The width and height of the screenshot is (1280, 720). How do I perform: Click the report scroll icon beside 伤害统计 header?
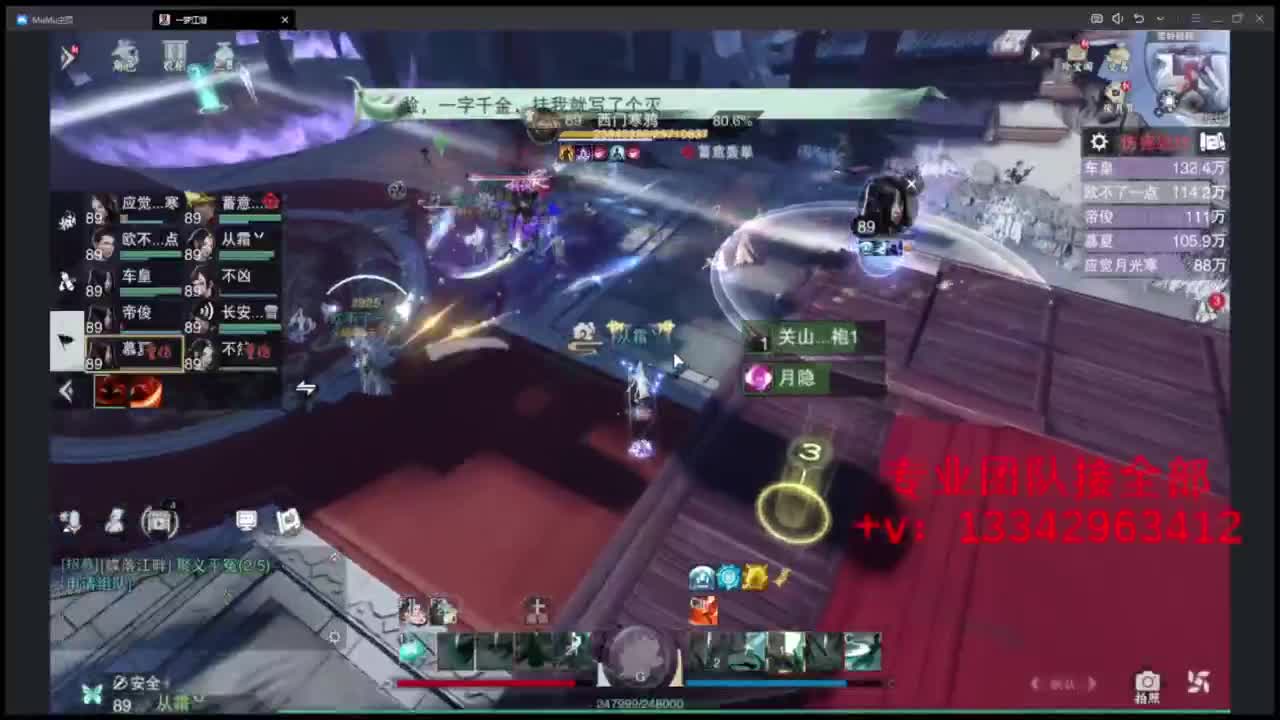[1212, 141]
